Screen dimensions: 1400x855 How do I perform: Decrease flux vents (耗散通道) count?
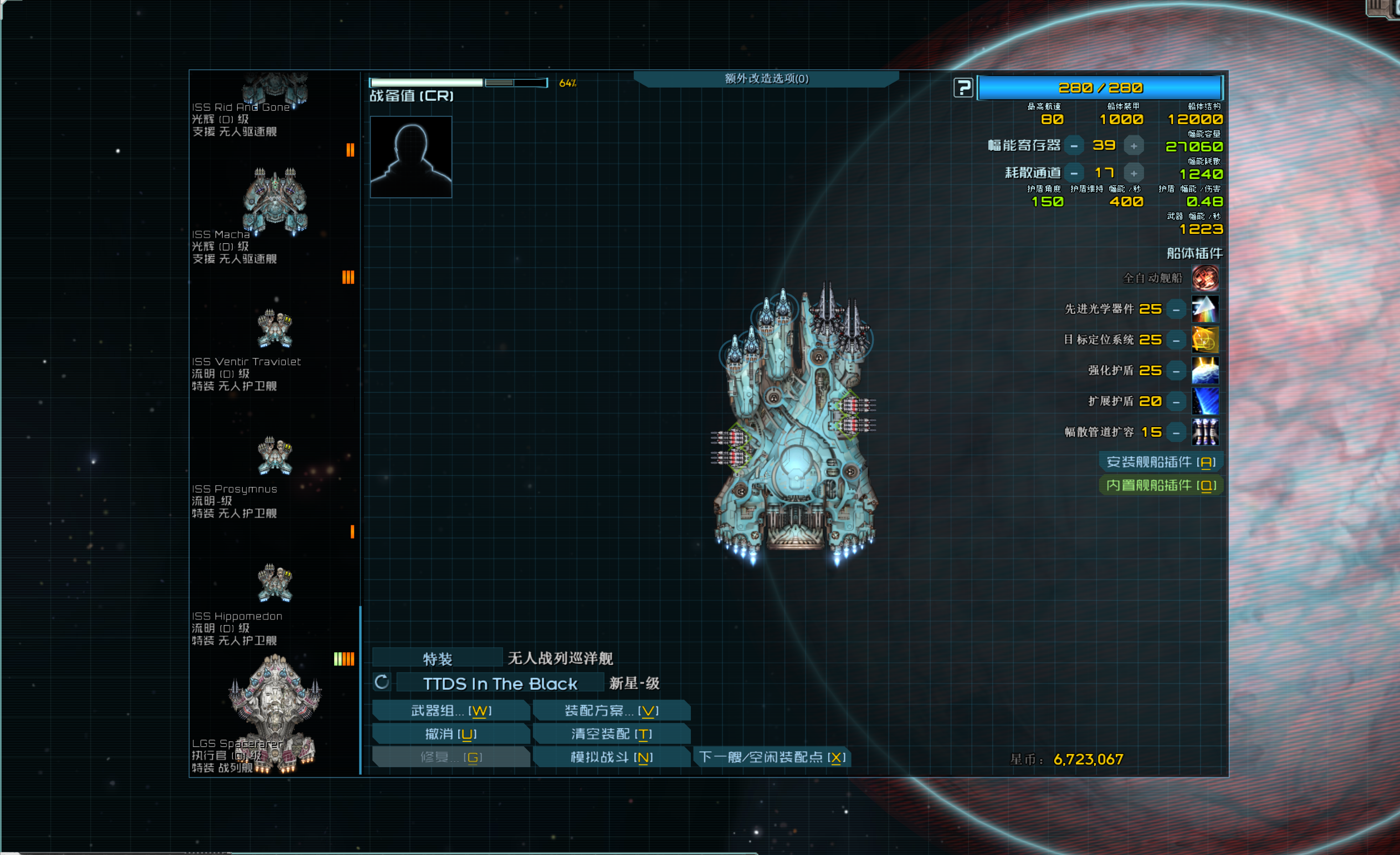[1074, 173]
